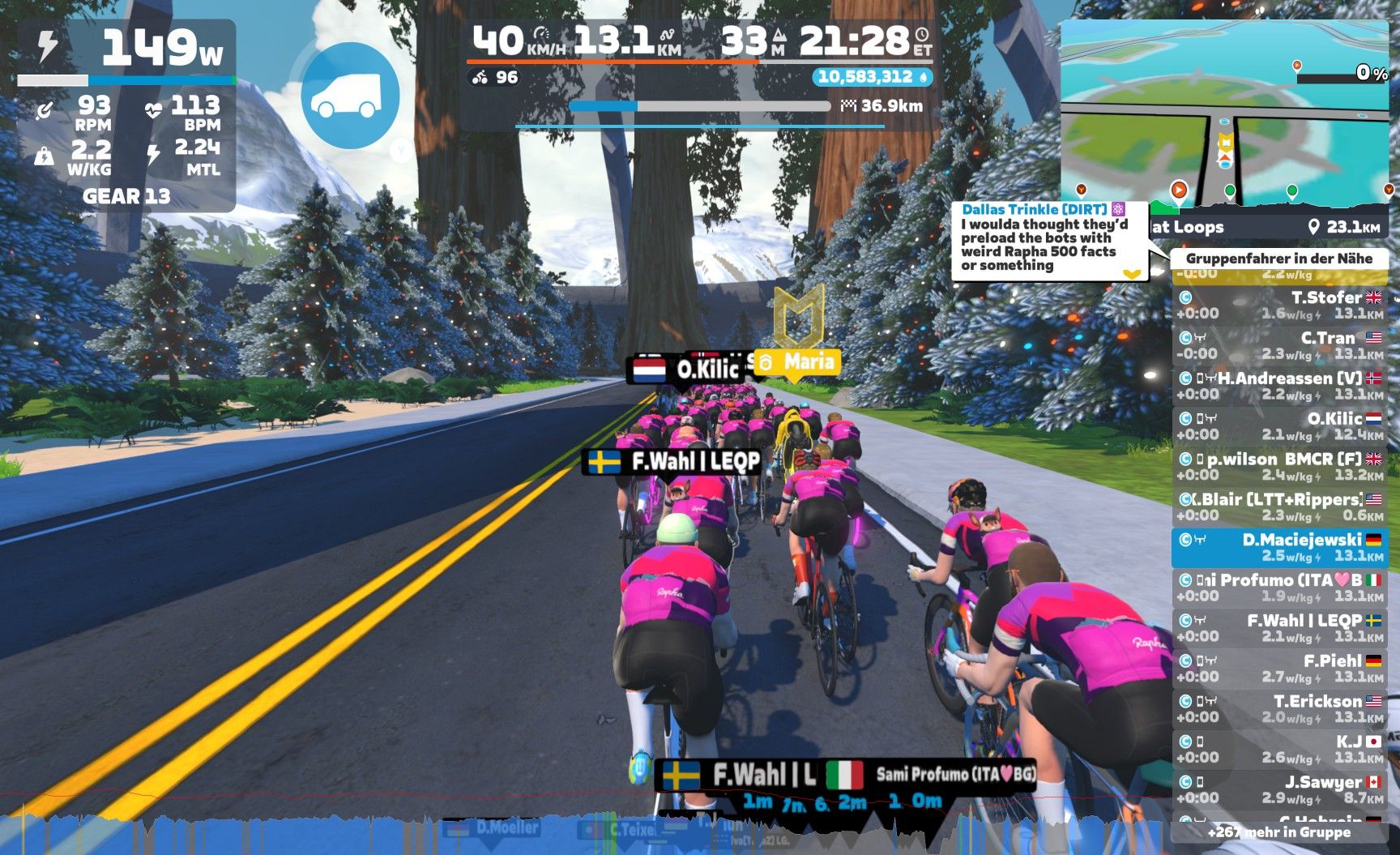Image resolution: width=1400 pixels, height=855 pixels.
Task: Activate the van draft boost power-up
Action: [350, 96]
